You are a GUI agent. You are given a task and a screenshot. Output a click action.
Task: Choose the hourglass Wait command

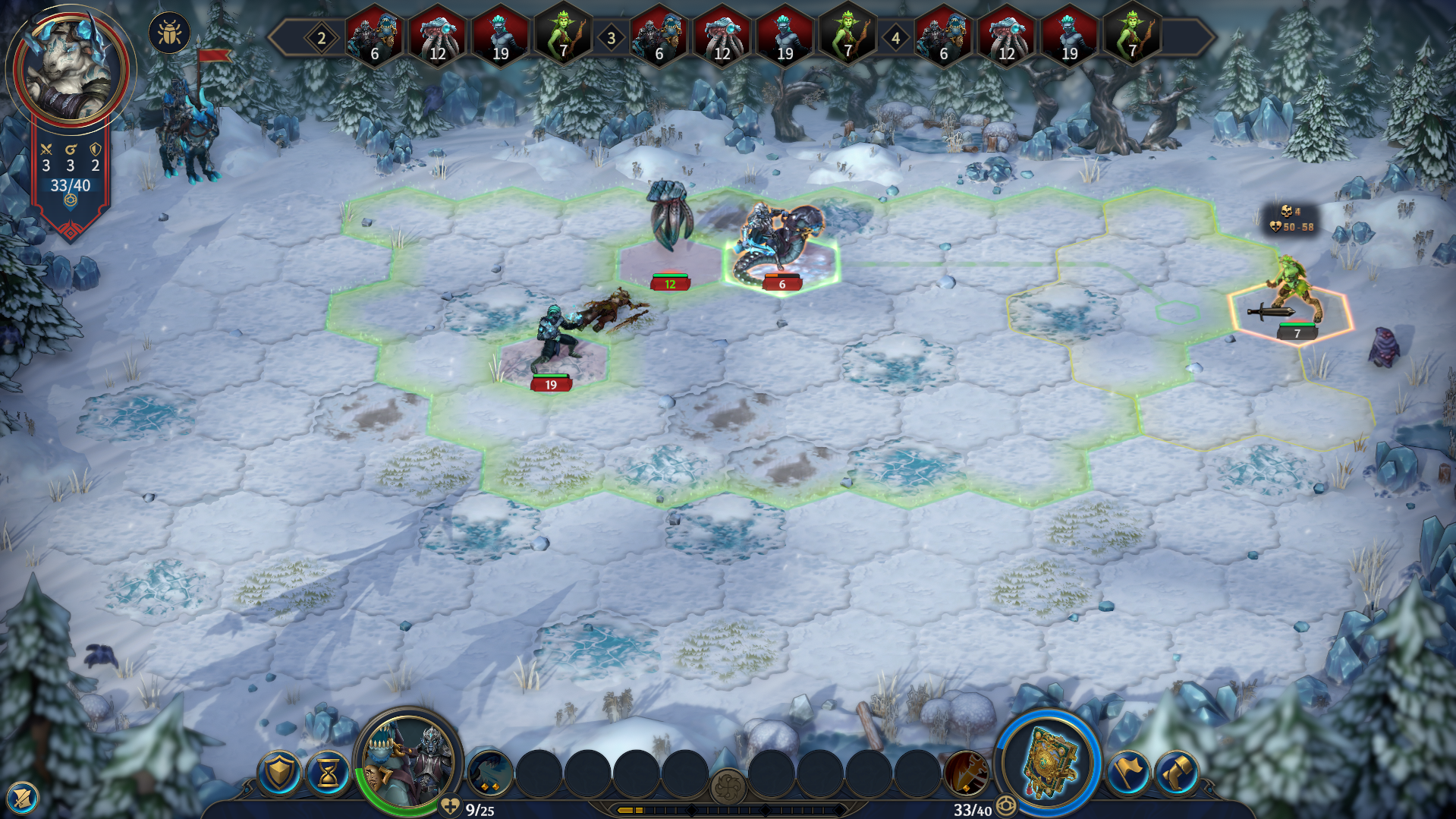tap(329, 773)
